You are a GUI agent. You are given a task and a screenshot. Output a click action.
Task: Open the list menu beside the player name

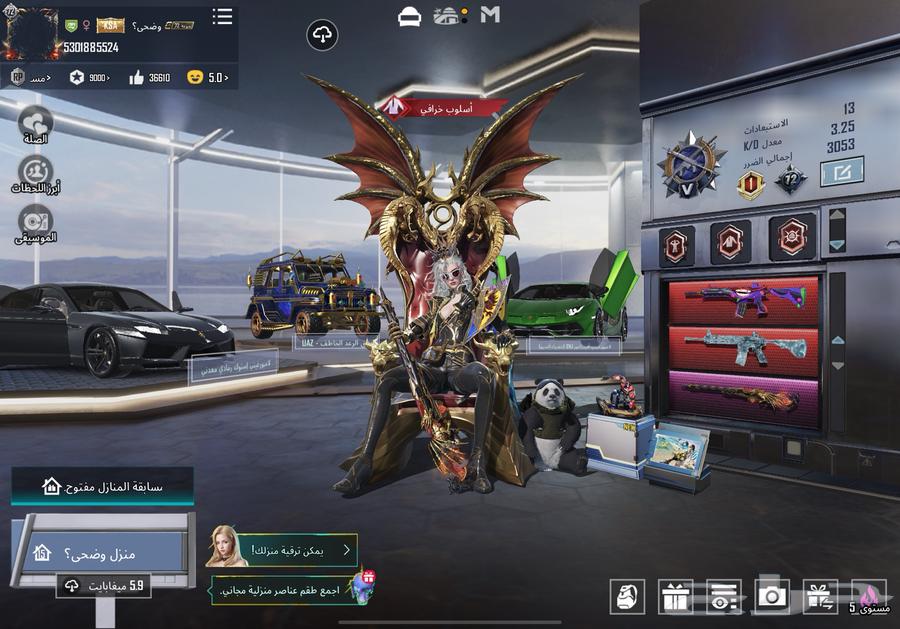[x=222, y=17]
